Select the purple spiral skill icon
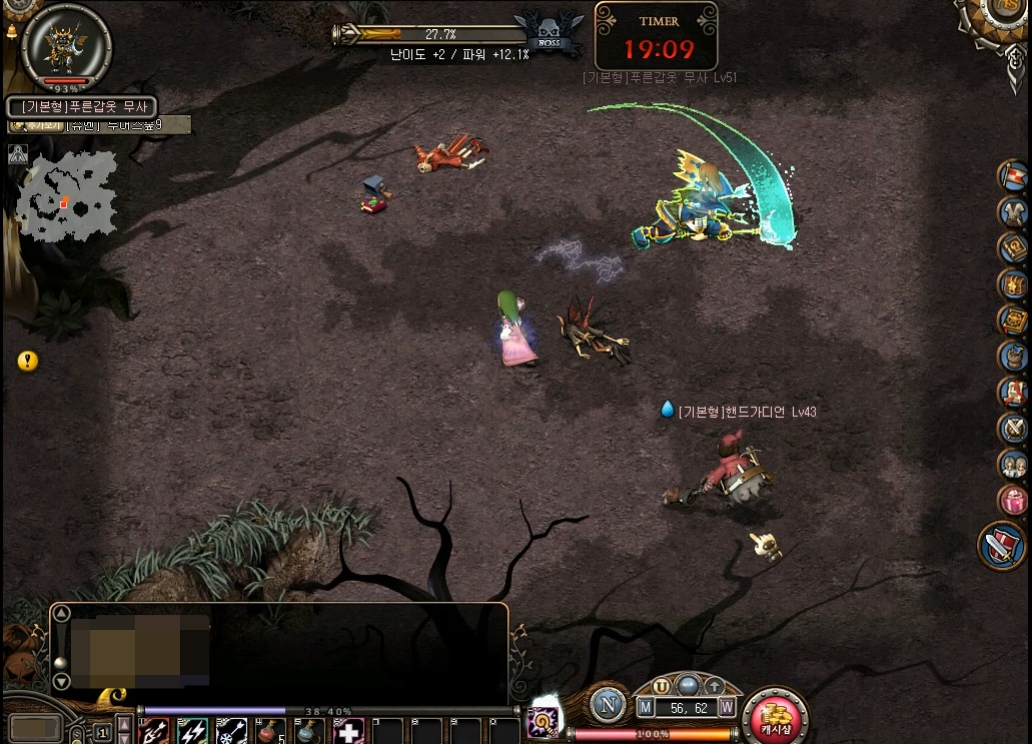The width and height of the screenshot is (1032, 744). click(545, 720)
